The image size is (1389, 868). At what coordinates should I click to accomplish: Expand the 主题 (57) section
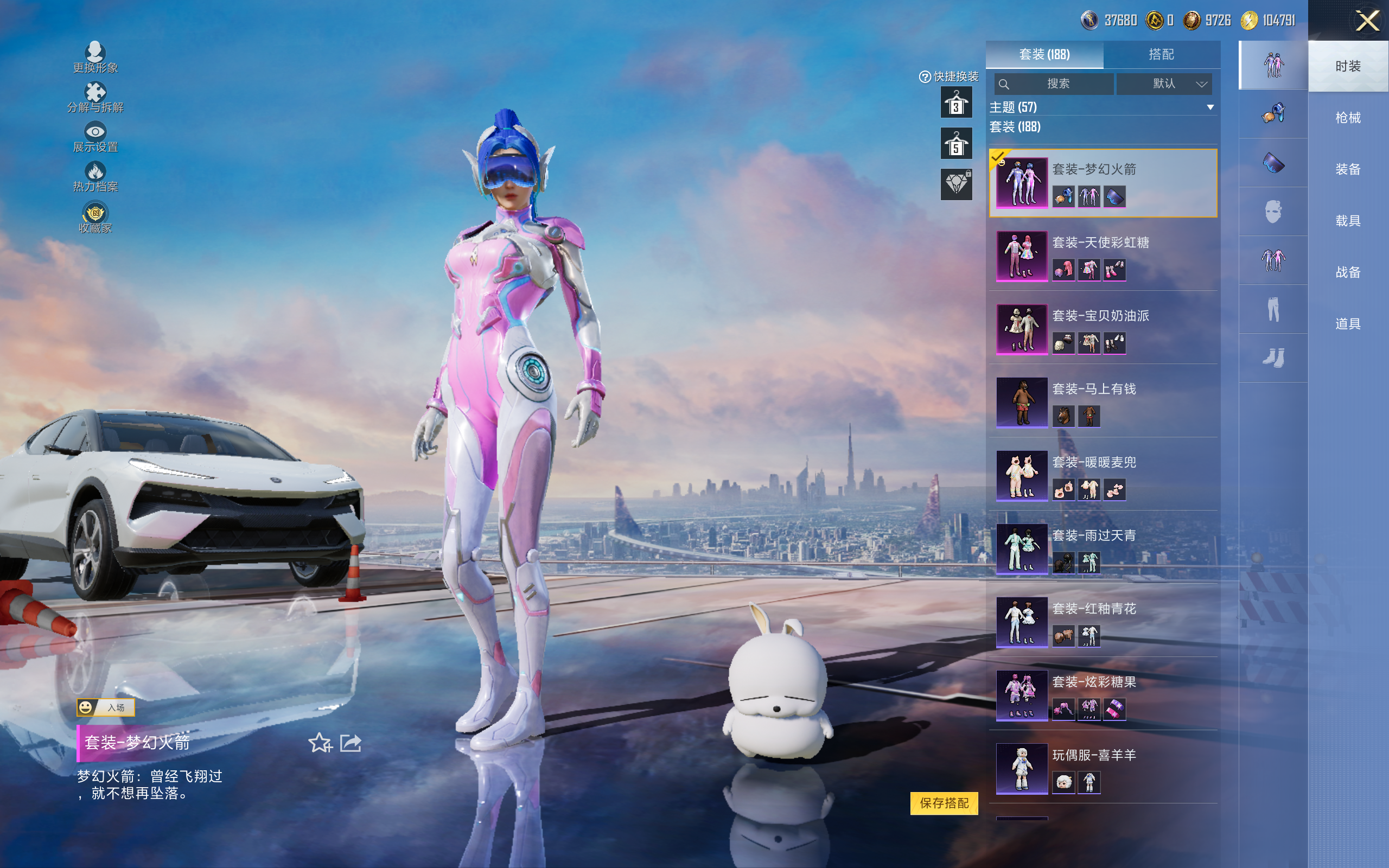pos(1101,107)
